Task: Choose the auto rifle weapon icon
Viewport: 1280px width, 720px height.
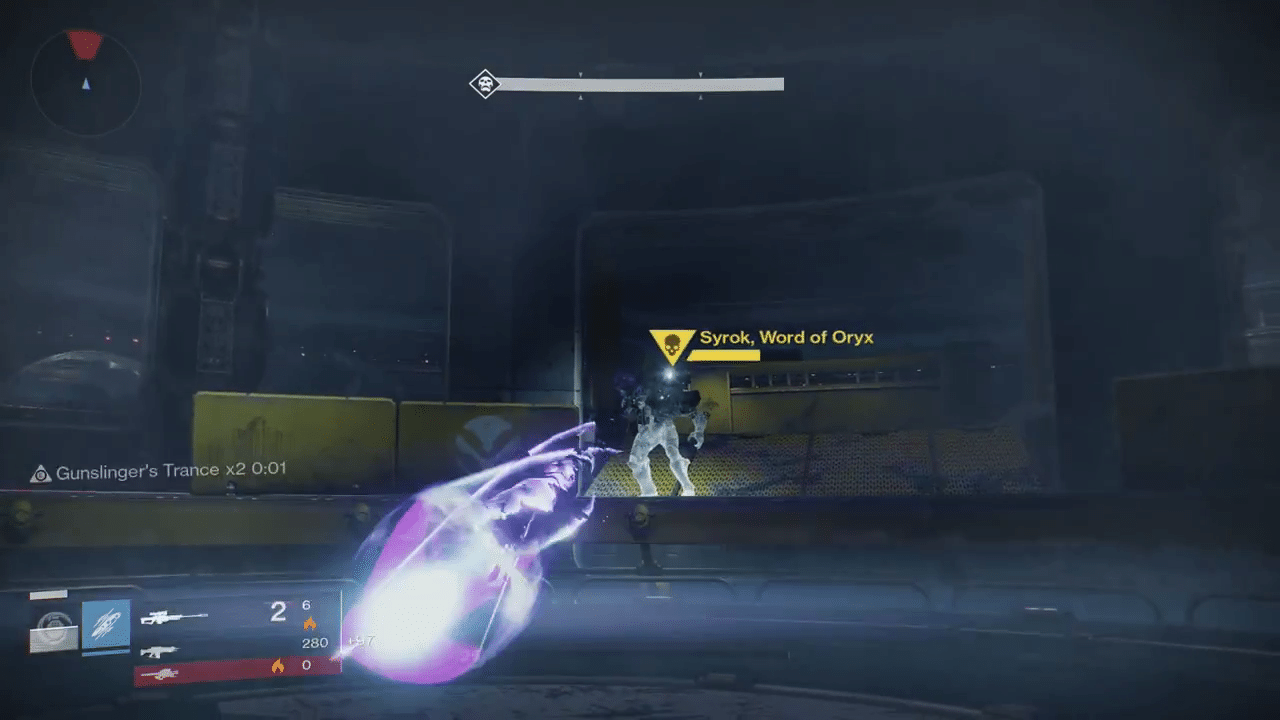Action: click(x=158, y=651)
